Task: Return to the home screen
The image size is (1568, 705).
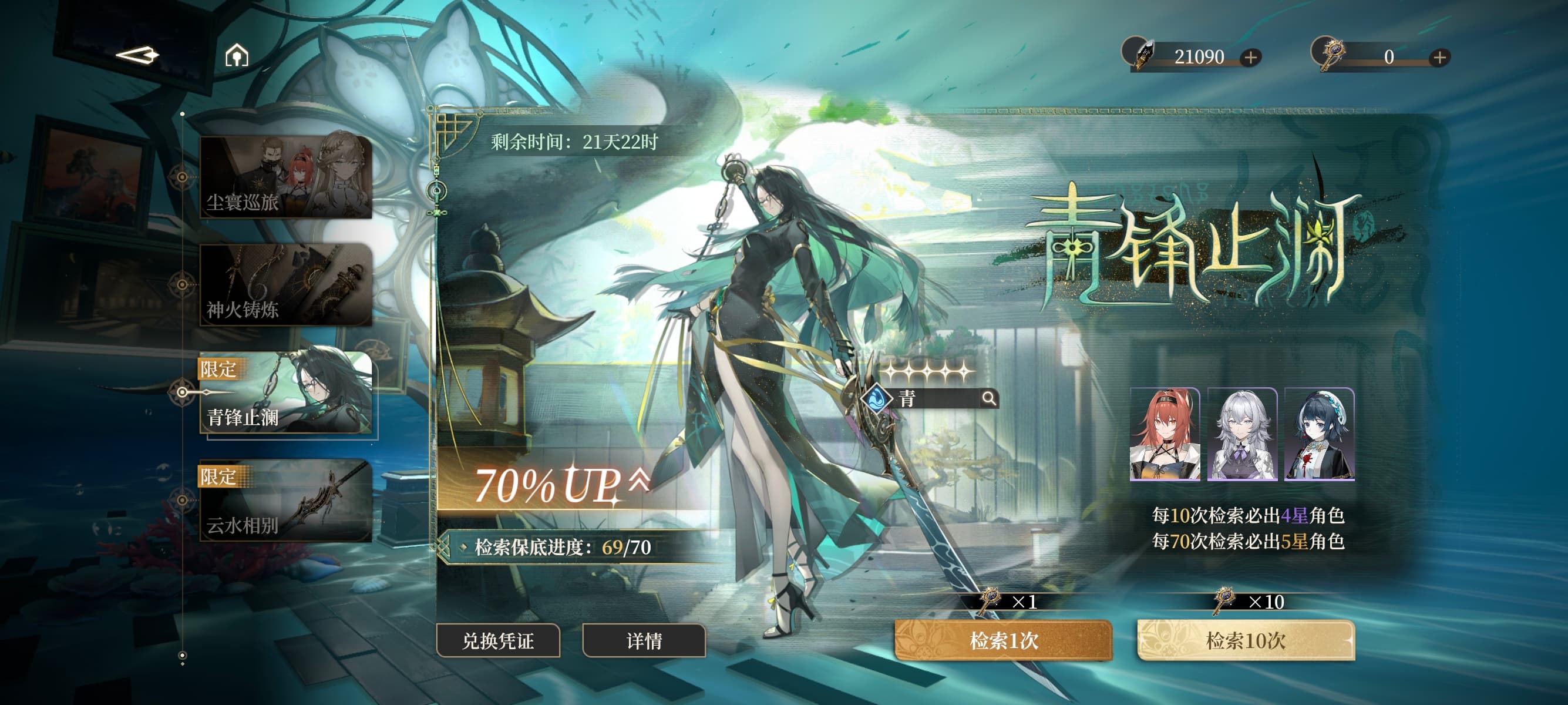Action: click(237, 55)
